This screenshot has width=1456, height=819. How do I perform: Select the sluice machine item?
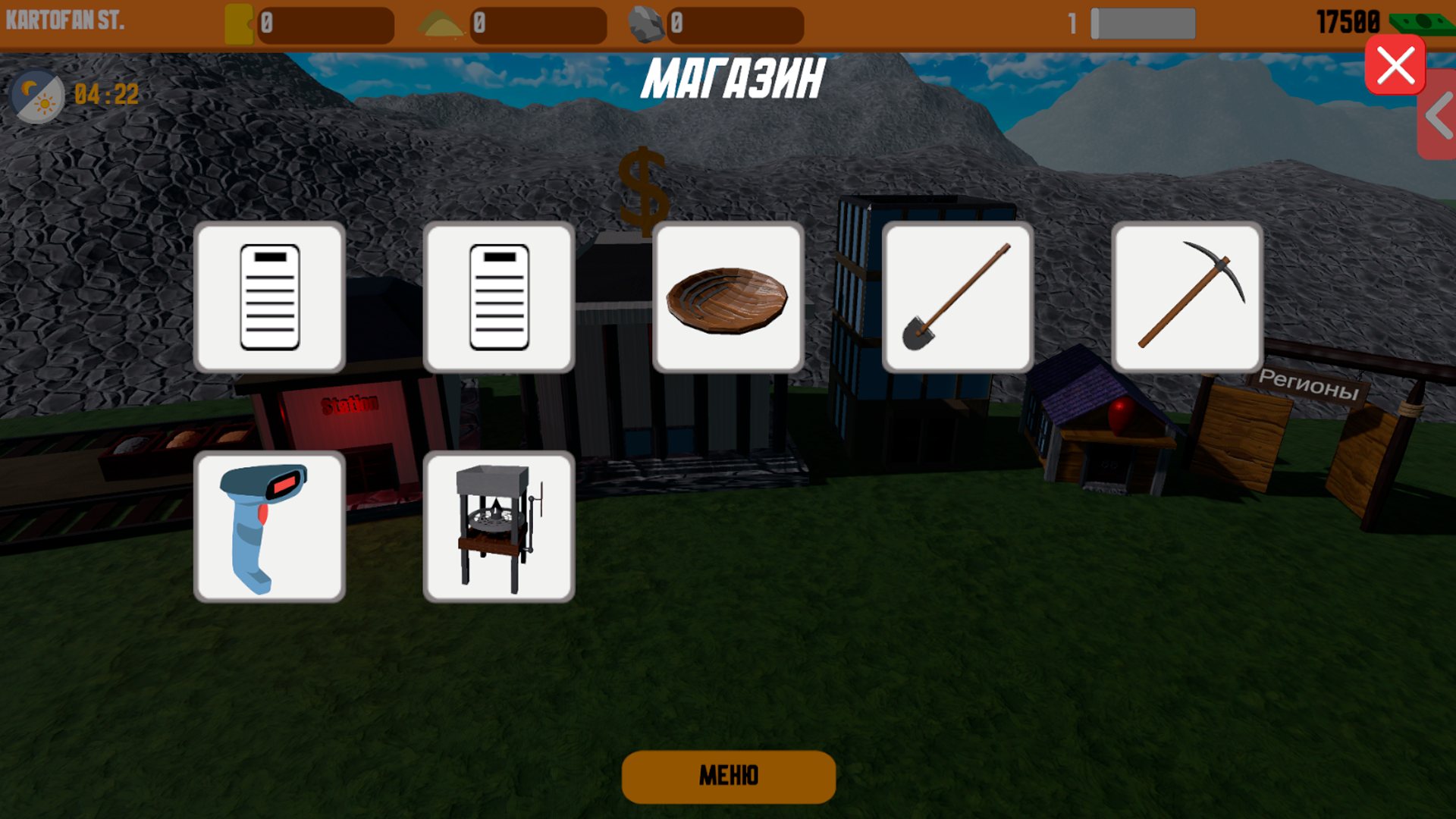pos(498,525)
